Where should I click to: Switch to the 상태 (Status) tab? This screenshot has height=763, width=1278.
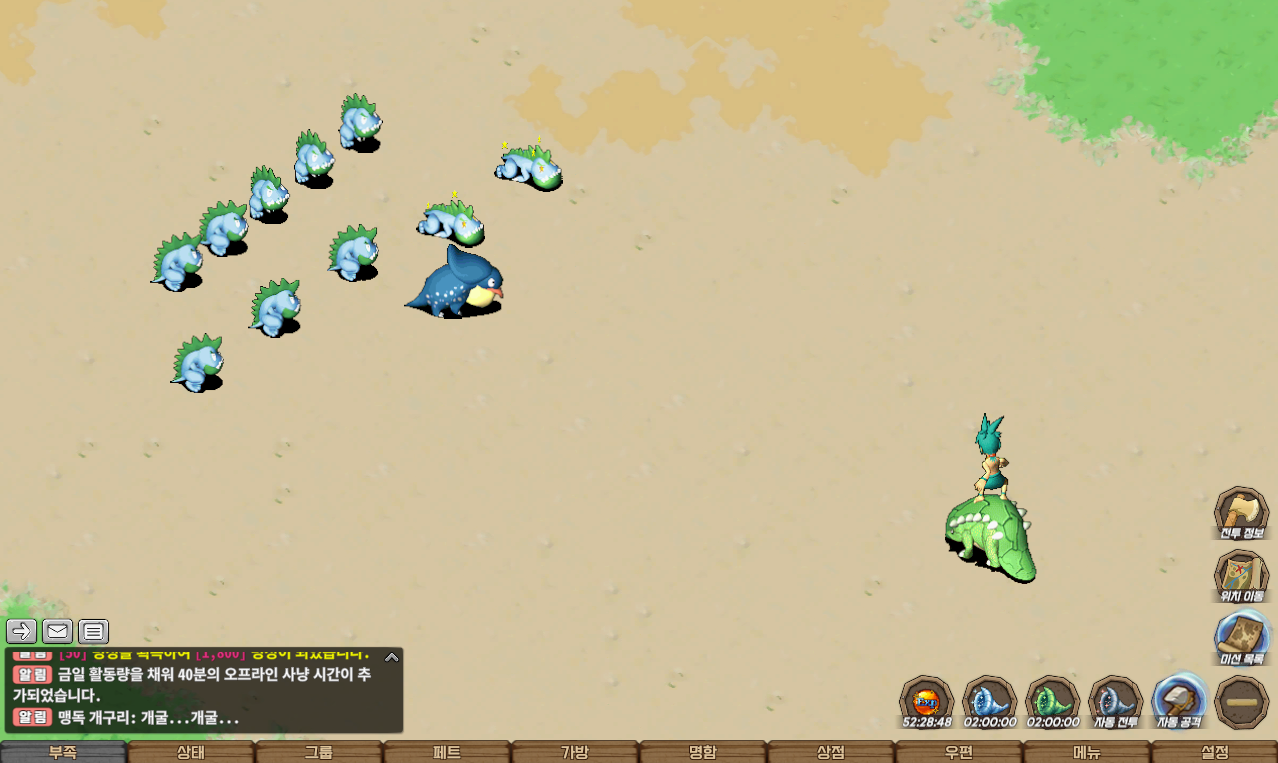[x=191, y=752]
